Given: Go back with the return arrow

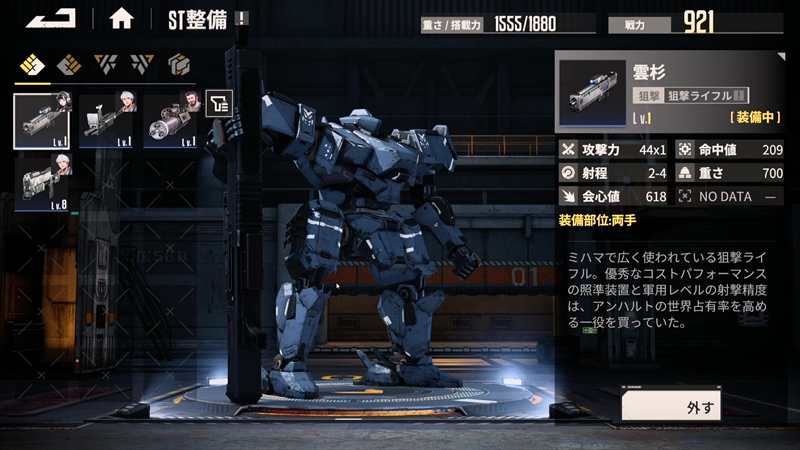Looking at the screenshot, I should pyautogui.click(x=50, y=18).
